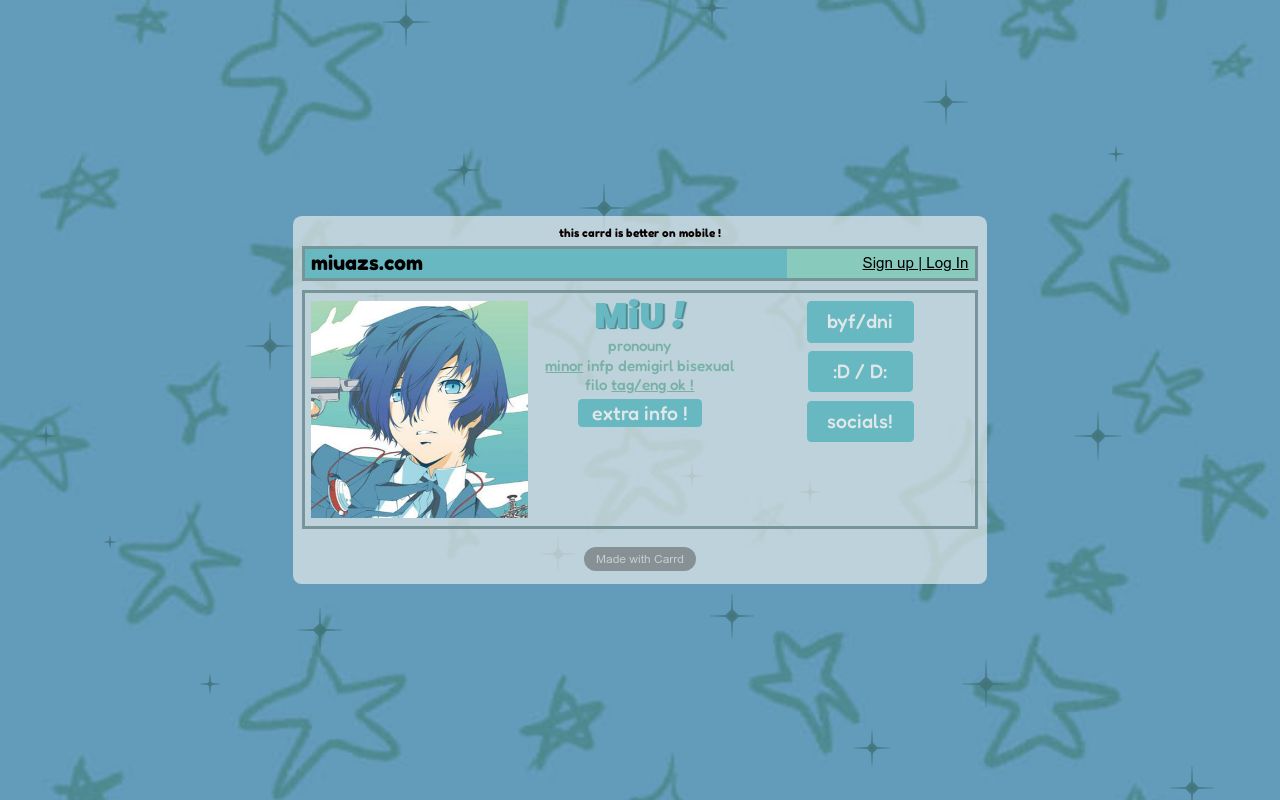Click inside the main bio card
This screenshot has width=1280, height=800.
coord(640,480)
